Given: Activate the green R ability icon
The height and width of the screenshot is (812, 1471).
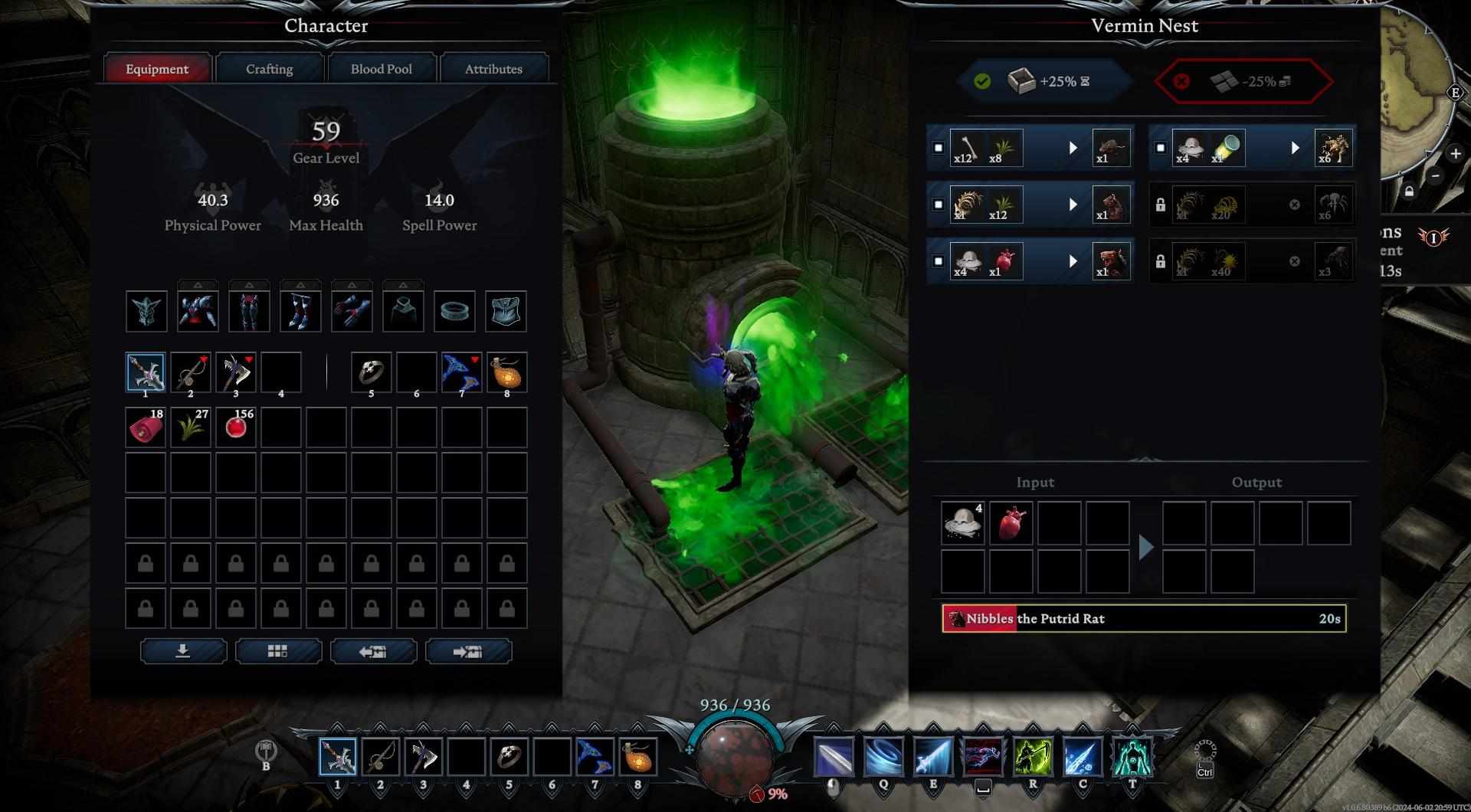Looking at the screenshot, I should click(1032, 757).
